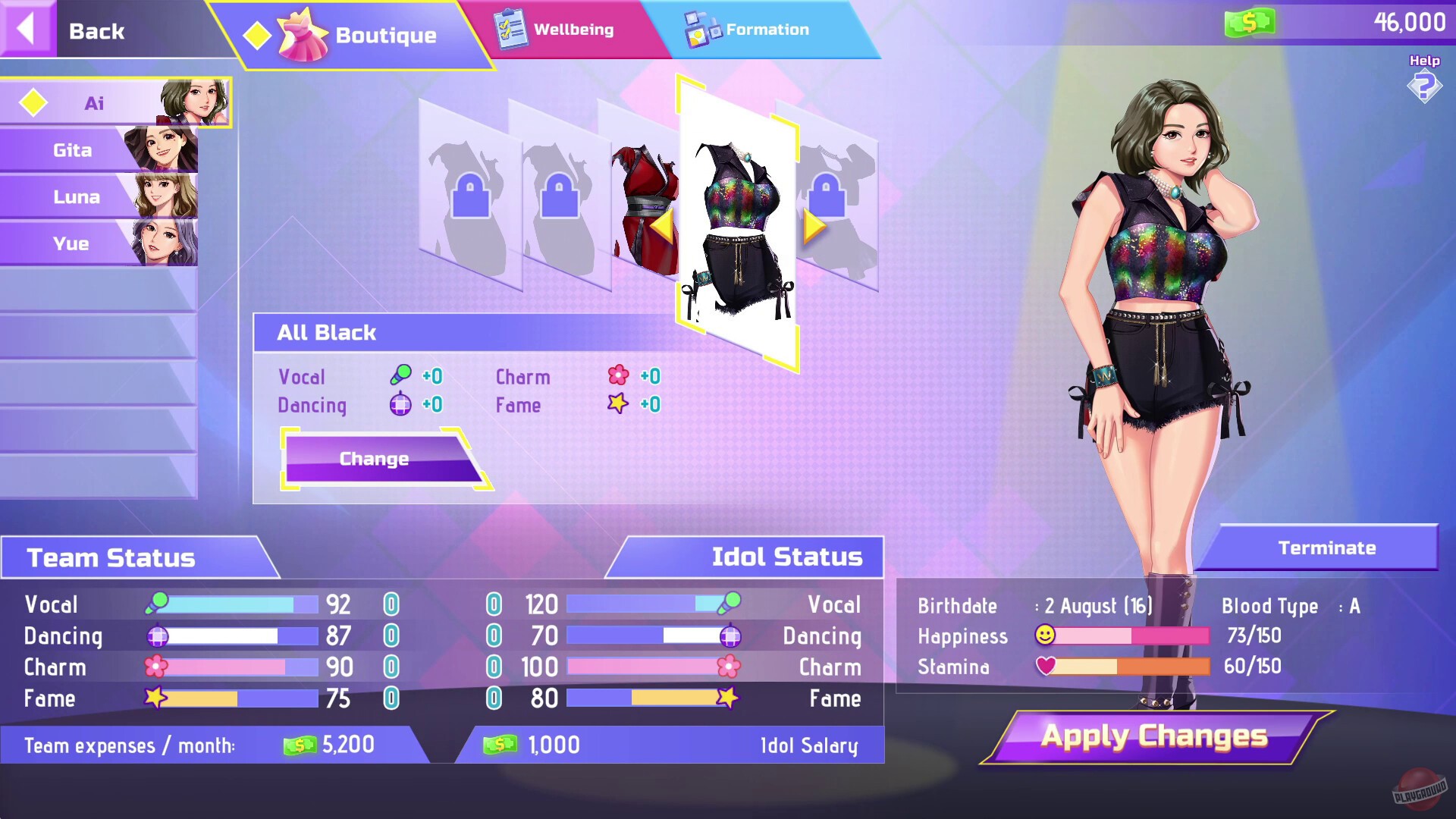This screenshot has width=1456, height=819.
Task: Switch to the Wellbeing tab
Action: point(573,29)
